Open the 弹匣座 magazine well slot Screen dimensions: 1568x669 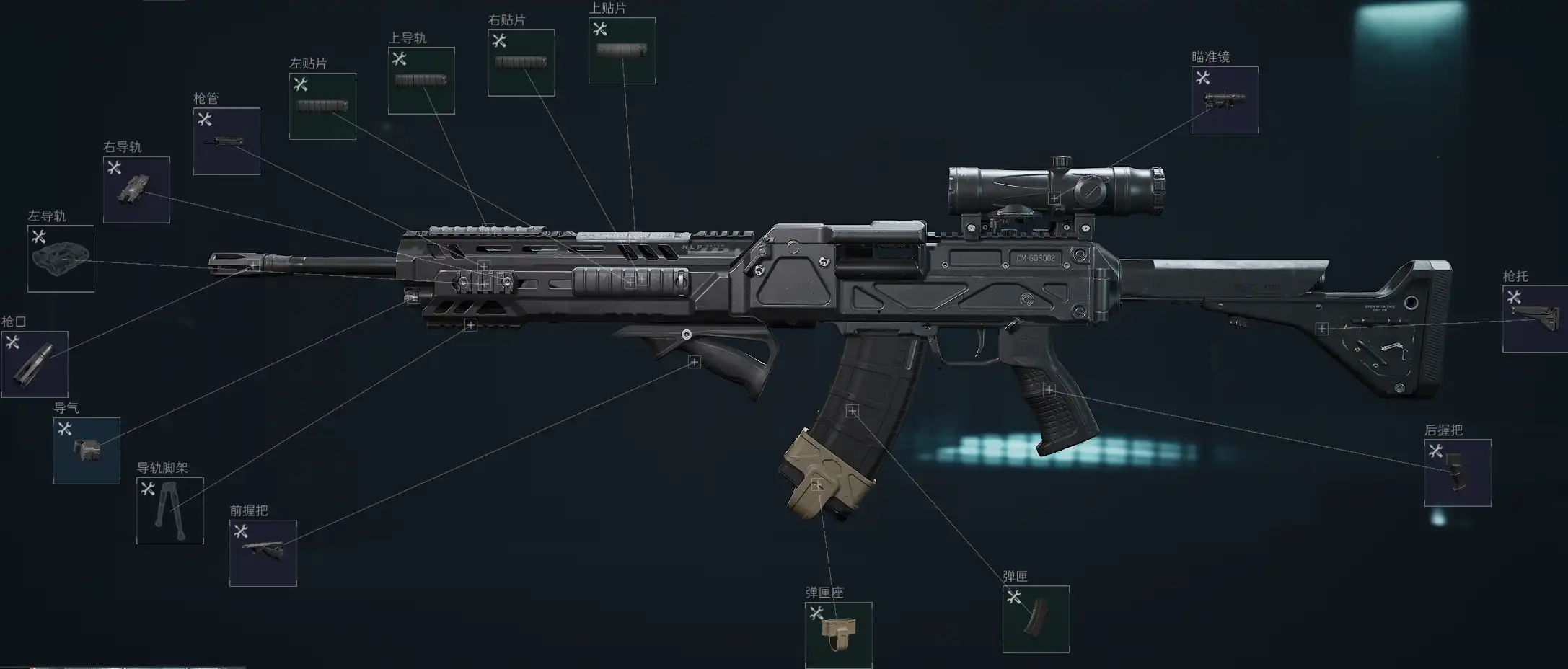point(838,635)
